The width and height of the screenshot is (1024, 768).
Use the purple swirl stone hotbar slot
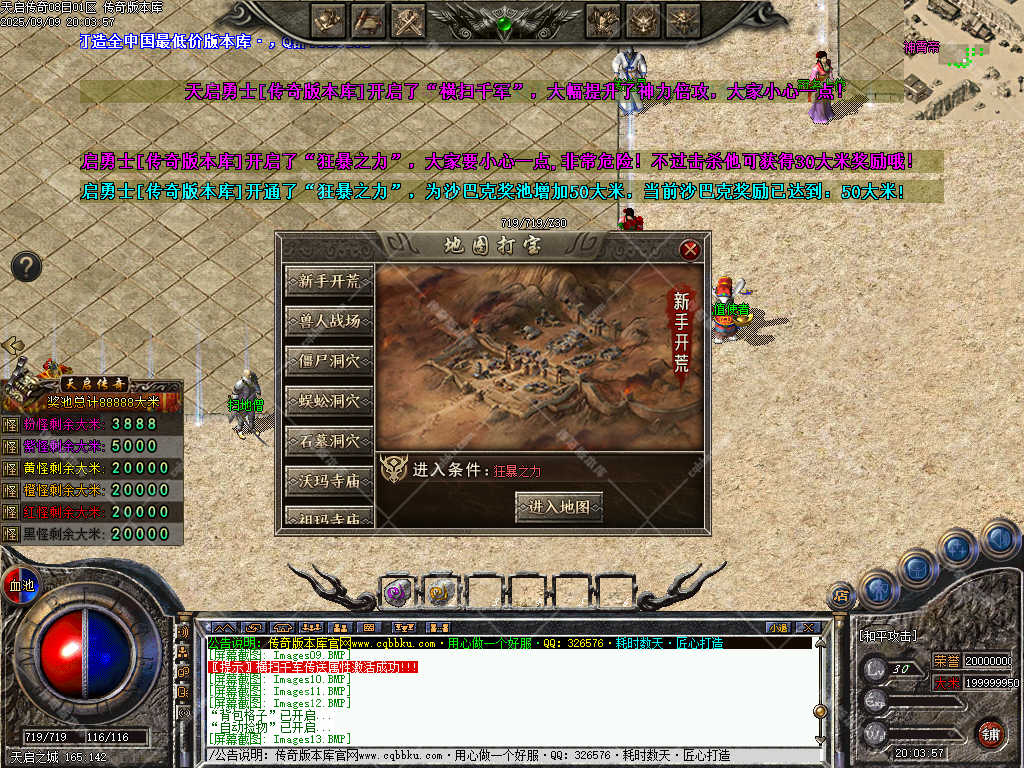397,592
